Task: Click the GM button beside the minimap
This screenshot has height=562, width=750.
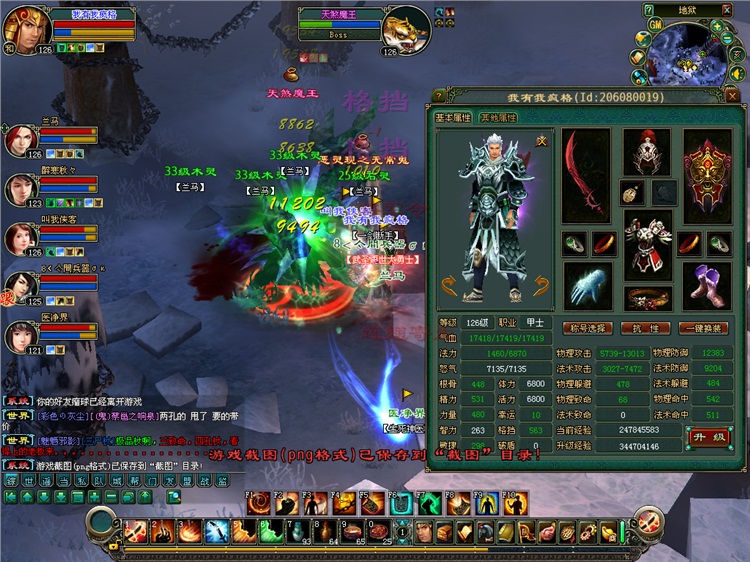Action: point(654,25)
